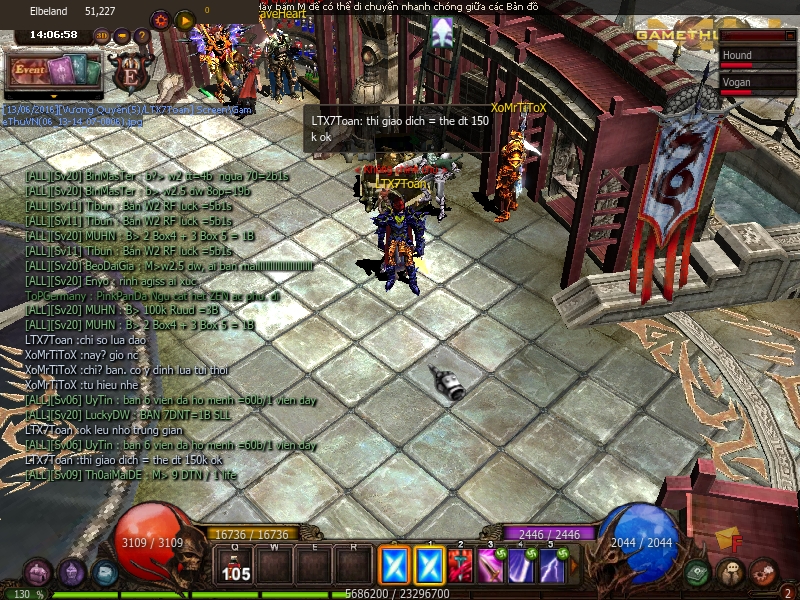Select the Hound party member entry
This screenshot has height=600, width=800.
pyautogui.click(x=751, y=58)
